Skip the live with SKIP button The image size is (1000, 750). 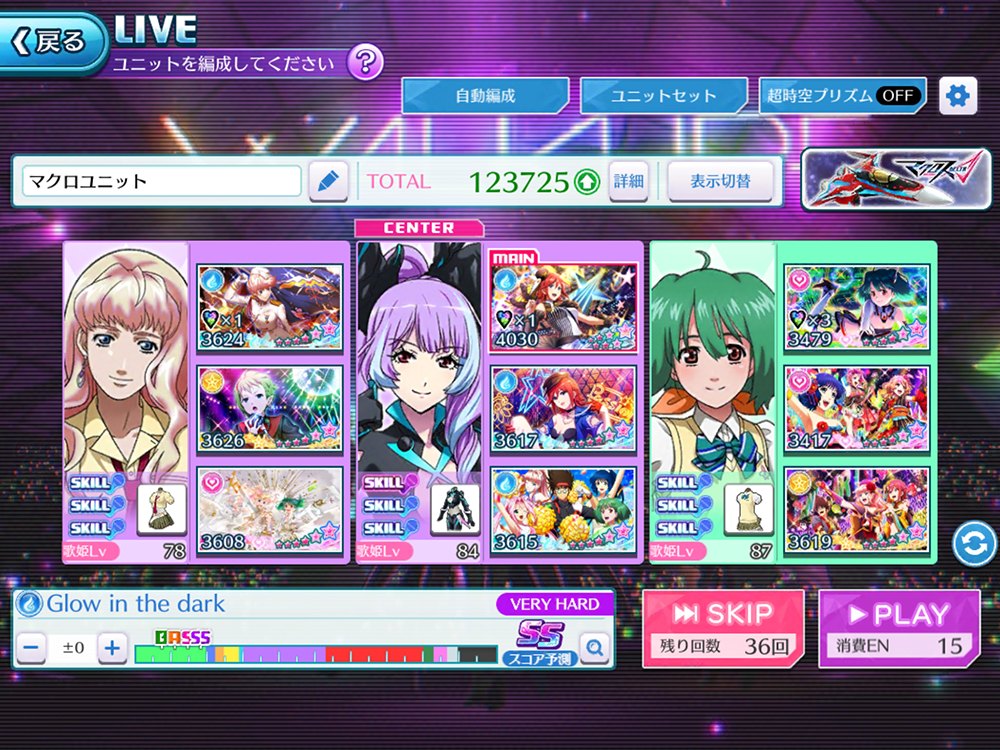coord(722,628)
